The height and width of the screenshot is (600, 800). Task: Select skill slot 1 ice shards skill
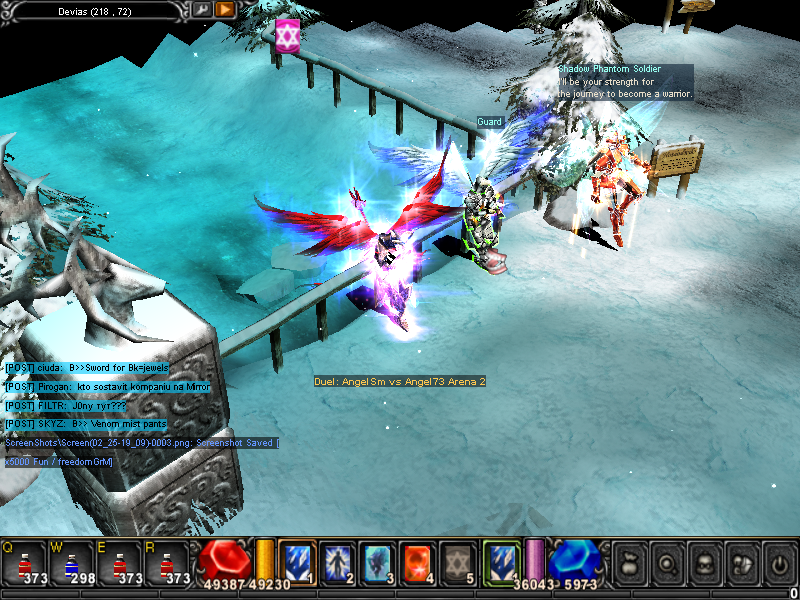point(297,560)
